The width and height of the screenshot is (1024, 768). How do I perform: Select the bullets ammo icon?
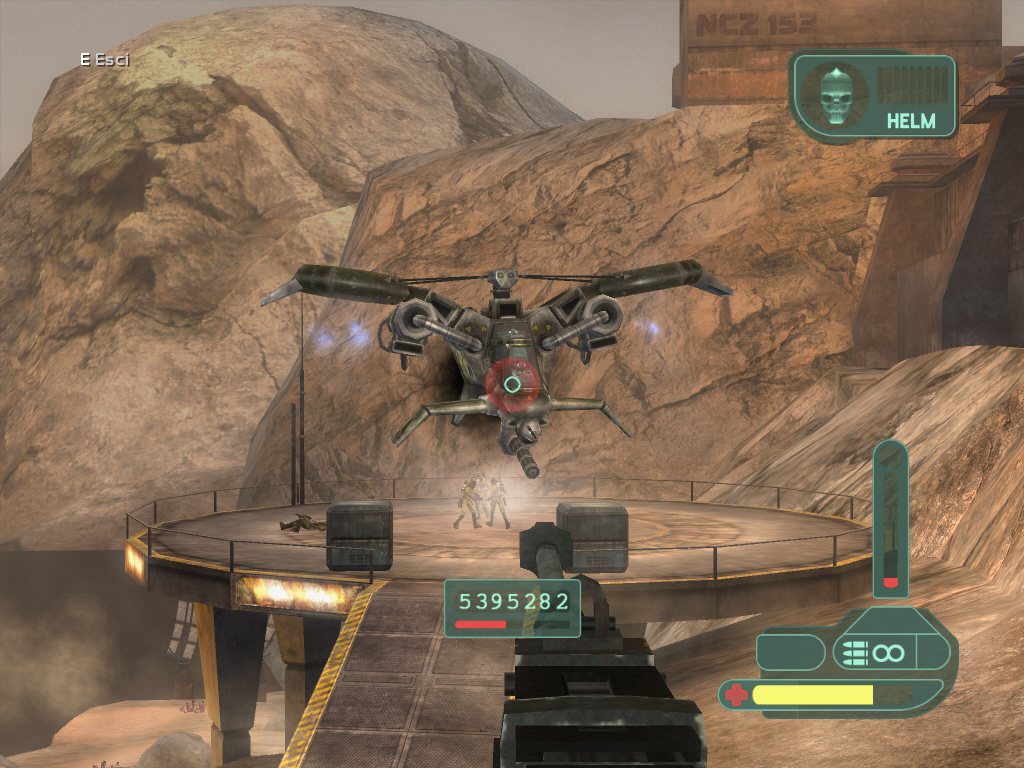854,653
